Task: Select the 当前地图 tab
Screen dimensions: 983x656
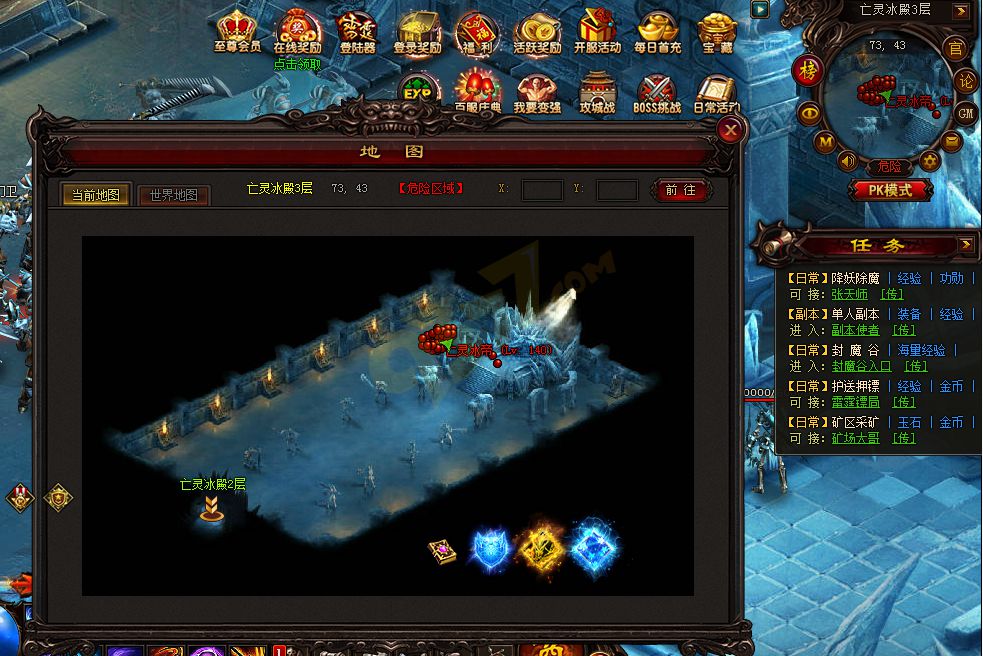Action: click(96, 195)
